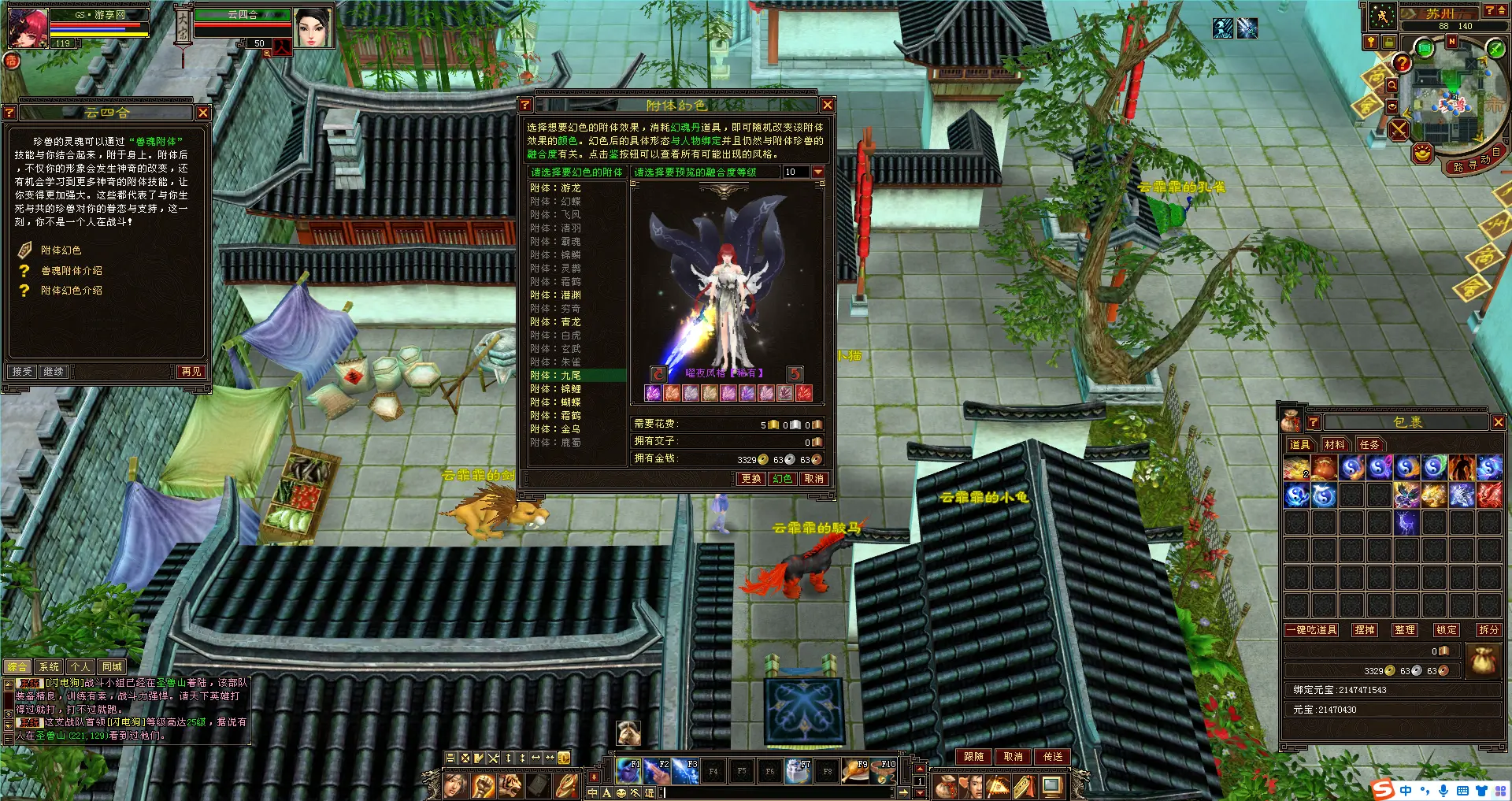This screenshot has height=801, width=1512.
Task: Close the 云四合 NPC dialogue window
Action: [x=202, y=113]
